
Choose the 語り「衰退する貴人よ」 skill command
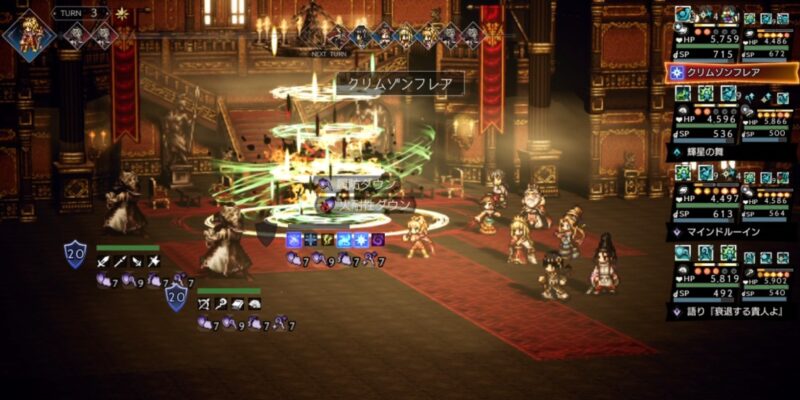pos(729,311)
